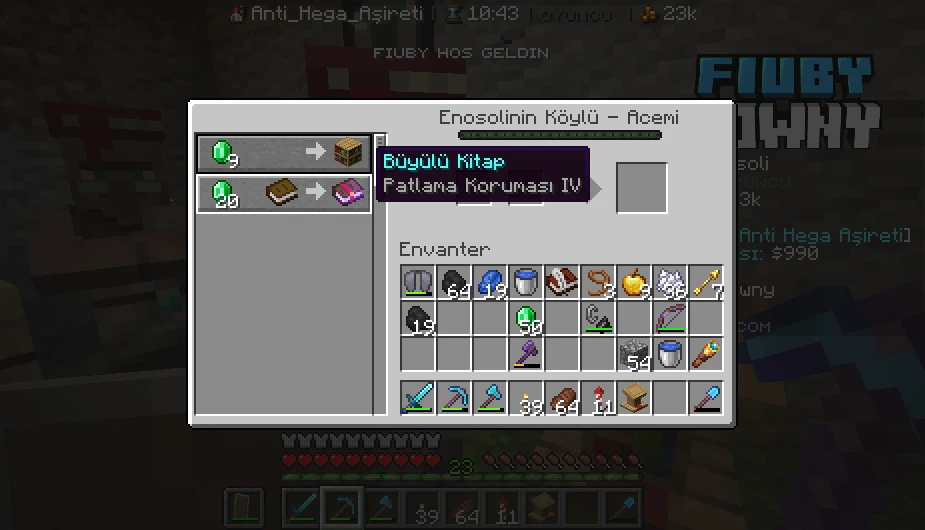Take the golden apples stack
Image resolution: width=925 pixels, height=530 pixels.
[633, 283]
